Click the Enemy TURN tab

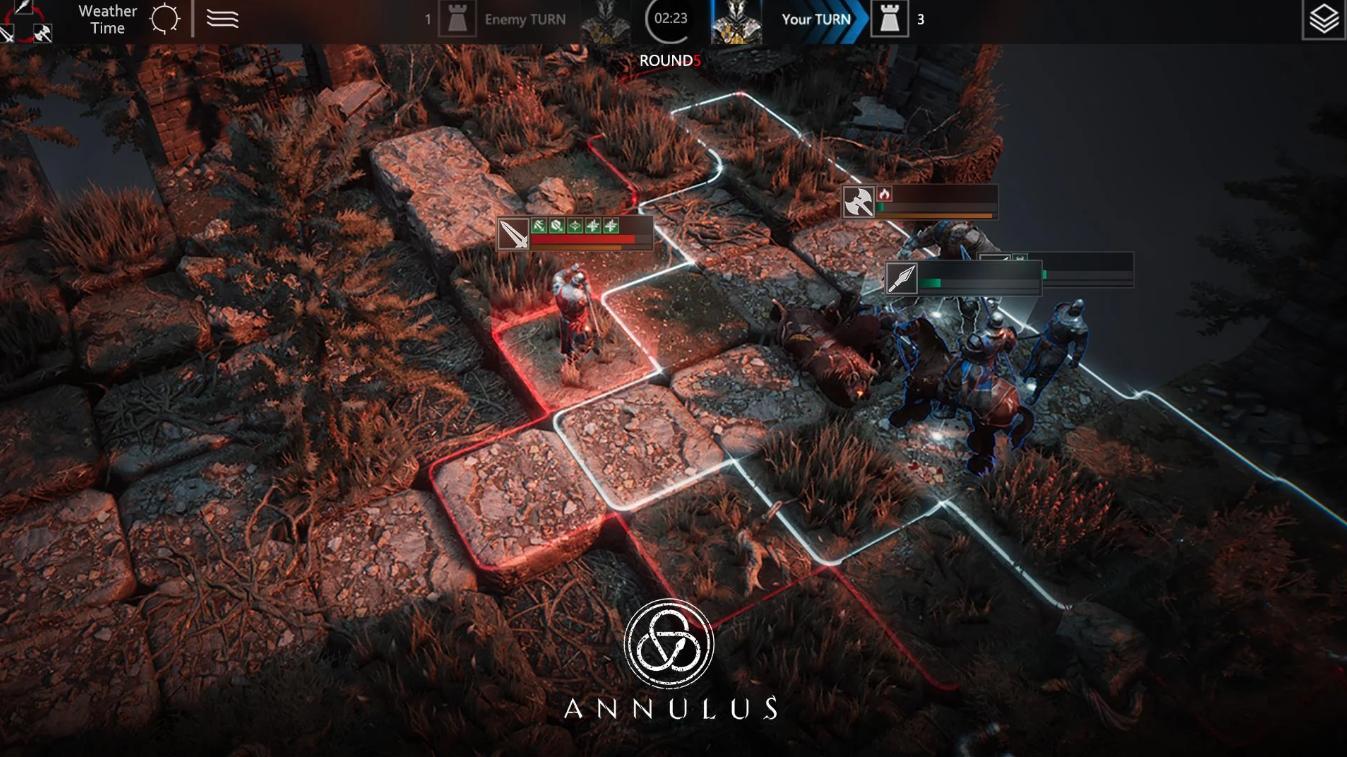point(523,18)
